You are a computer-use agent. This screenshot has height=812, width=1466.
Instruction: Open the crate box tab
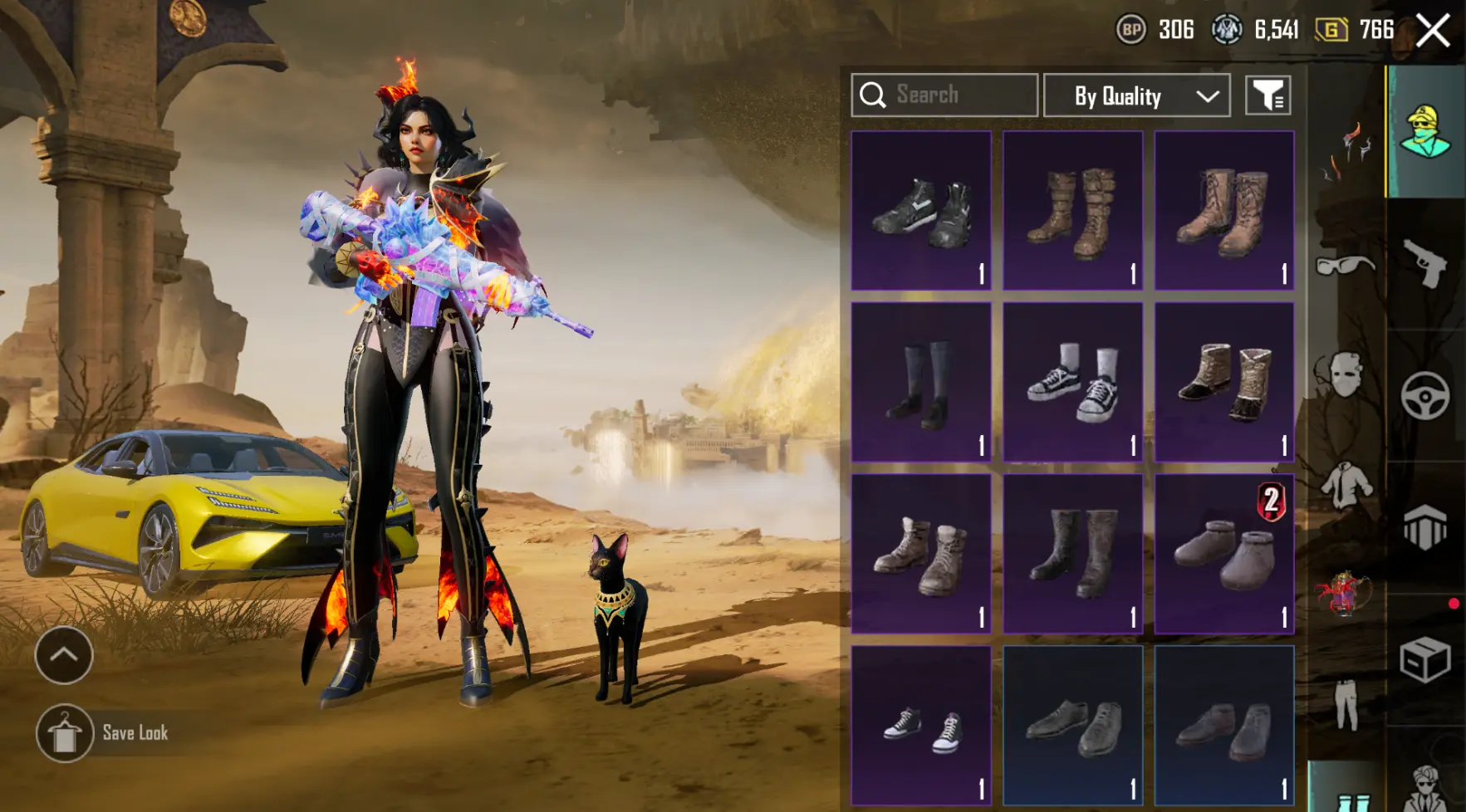click(x=1425, y=660)
